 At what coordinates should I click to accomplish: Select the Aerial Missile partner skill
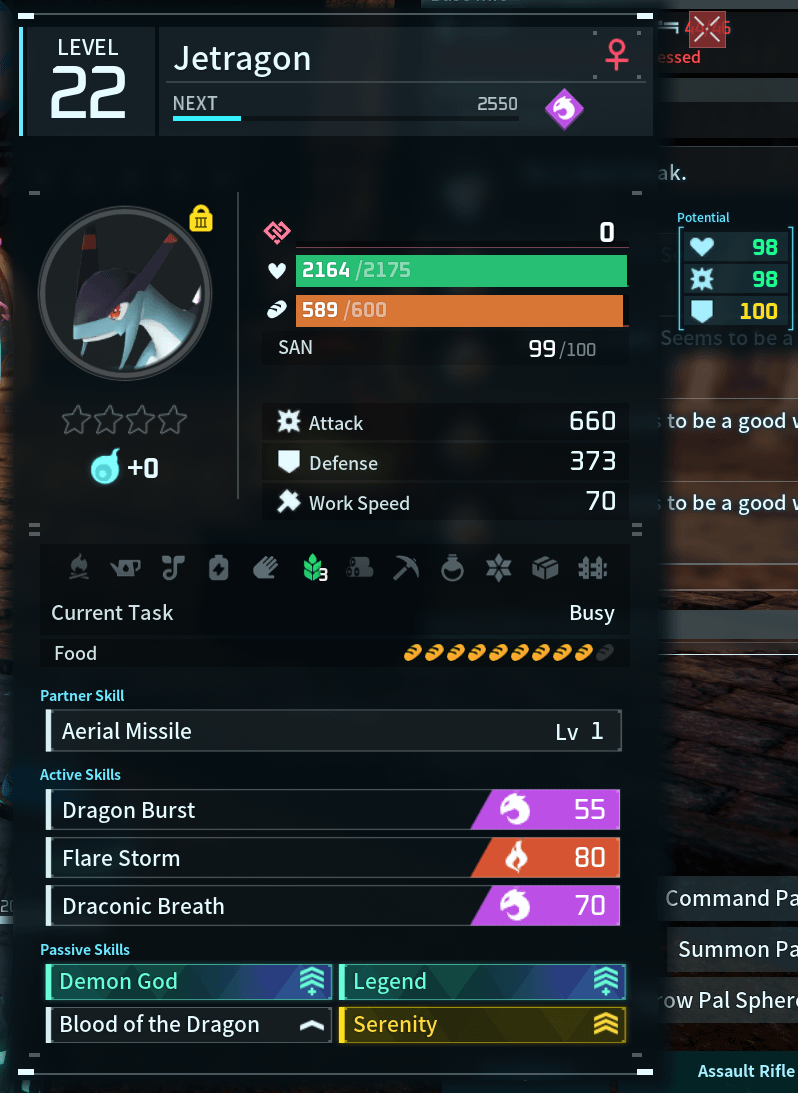333,731
